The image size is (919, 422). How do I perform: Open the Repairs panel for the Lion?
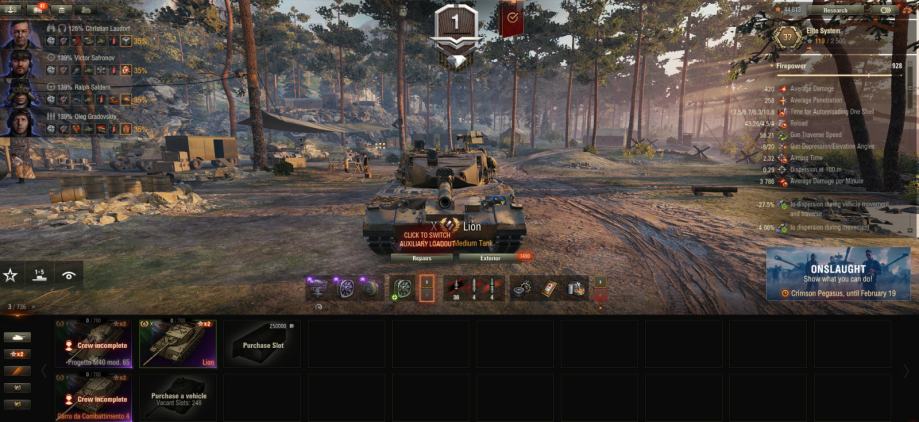click(421, 258)
